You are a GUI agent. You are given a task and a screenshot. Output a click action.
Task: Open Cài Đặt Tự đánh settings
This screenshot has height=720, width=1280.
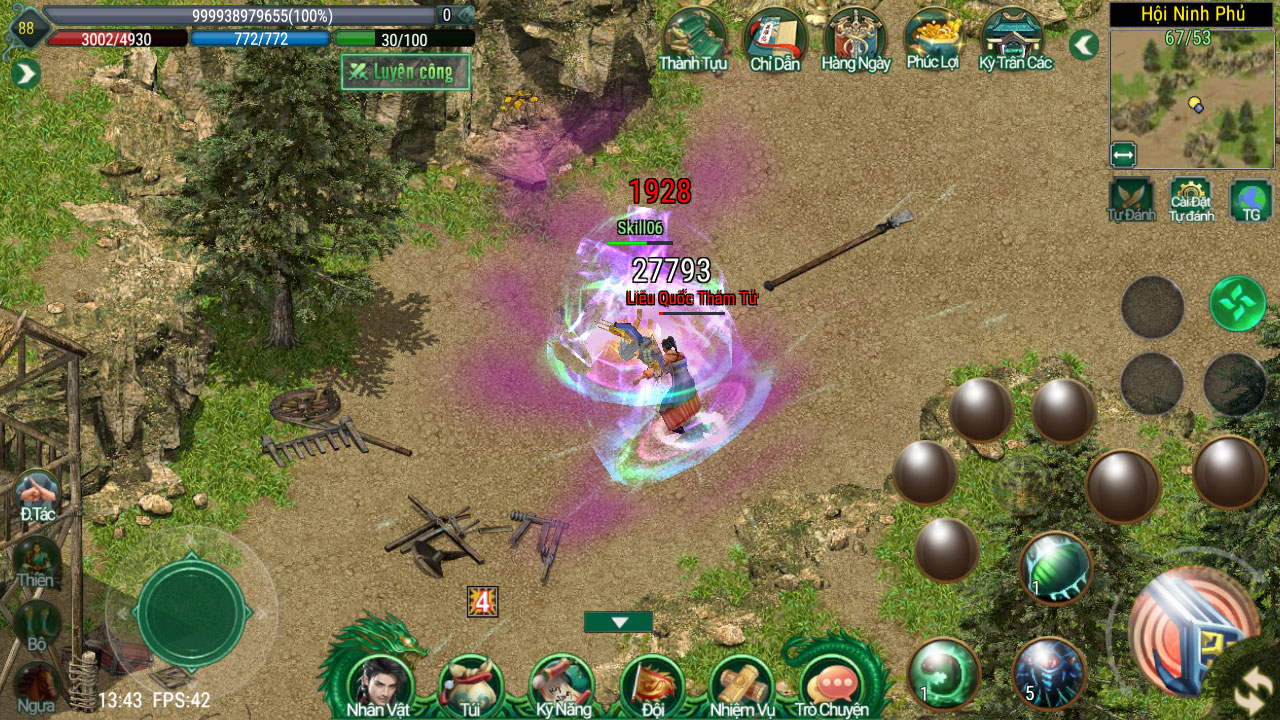[x=1191, y=199]
